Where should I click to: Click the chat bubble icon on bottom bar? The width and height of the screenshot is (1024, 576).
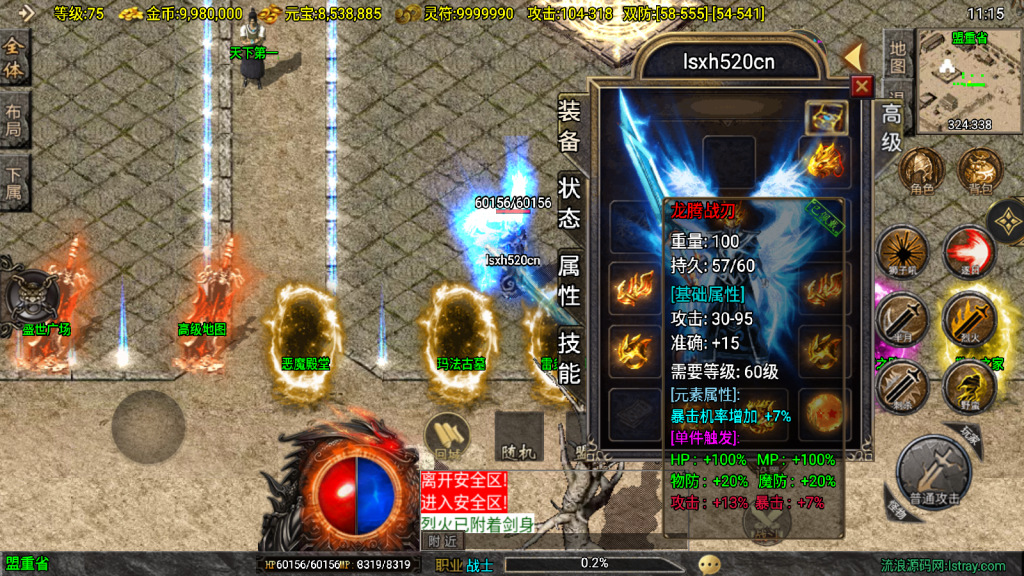point(709,565)
